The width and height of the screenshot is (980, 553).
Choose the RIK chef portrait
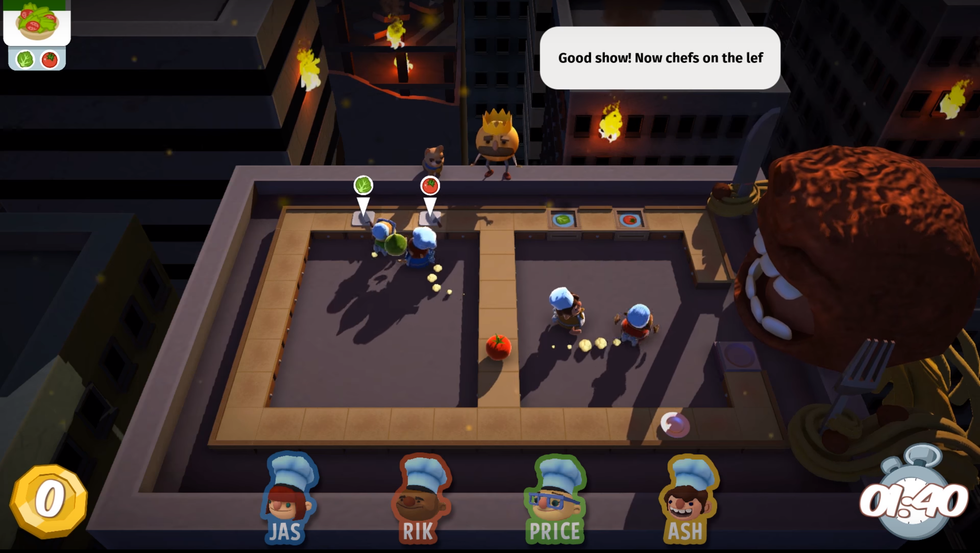pos(420,498)
